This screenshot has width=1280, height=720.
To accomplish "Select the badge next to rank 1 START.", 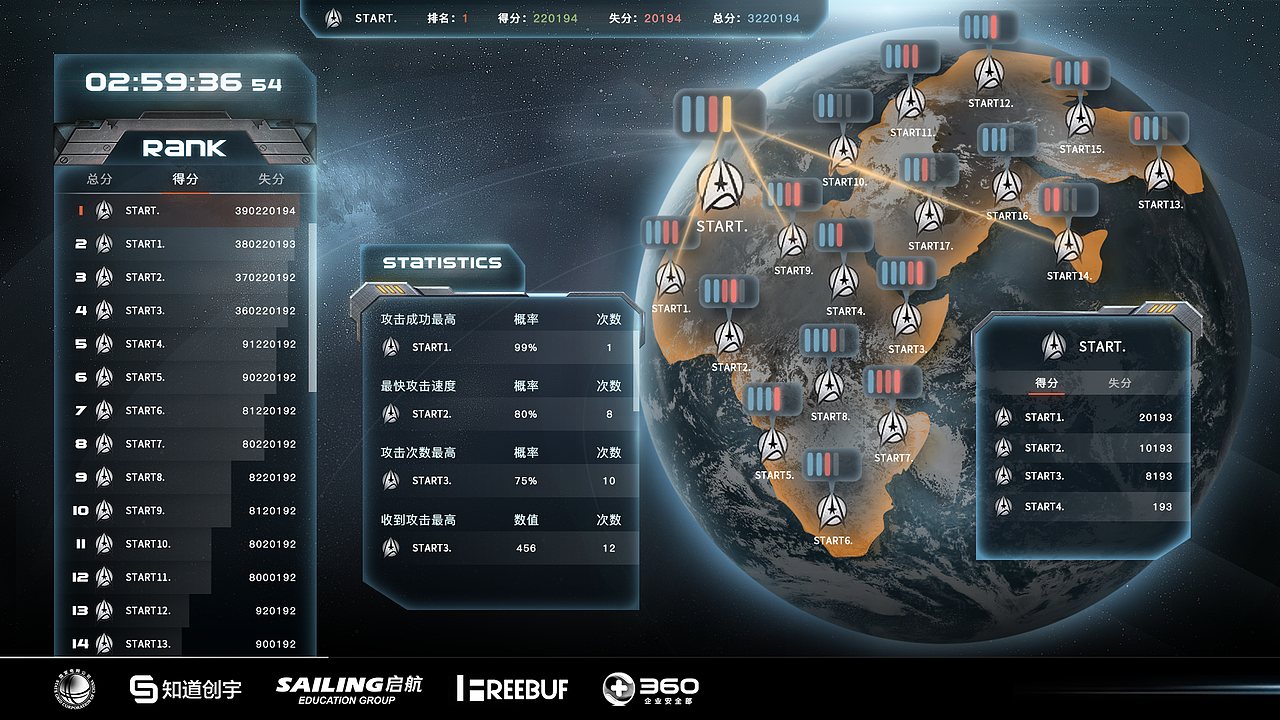I will click(104, 210).
